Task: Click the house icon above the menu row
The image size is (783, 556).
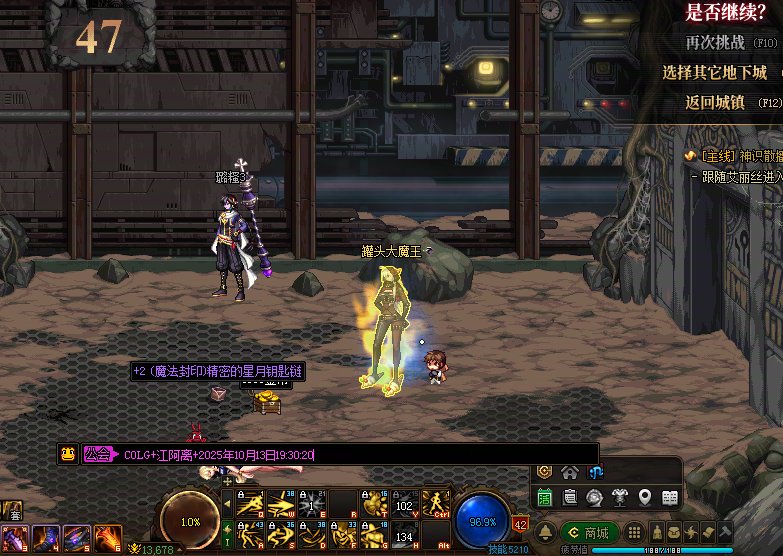Action: click(x=570, y=472)
